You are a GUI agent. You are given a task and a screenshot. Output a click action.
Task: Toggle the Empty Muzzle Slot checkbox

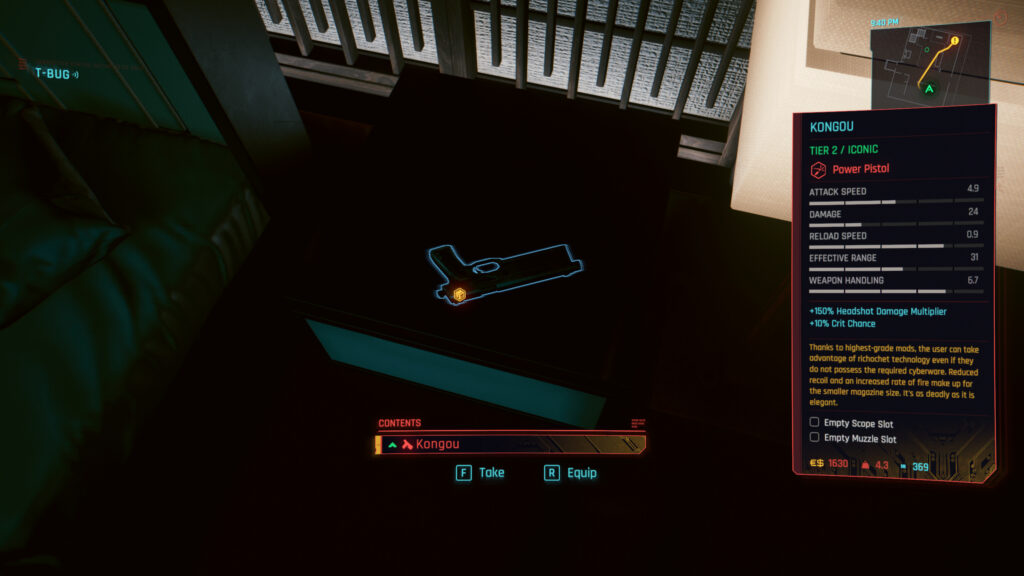coord(814,438)
